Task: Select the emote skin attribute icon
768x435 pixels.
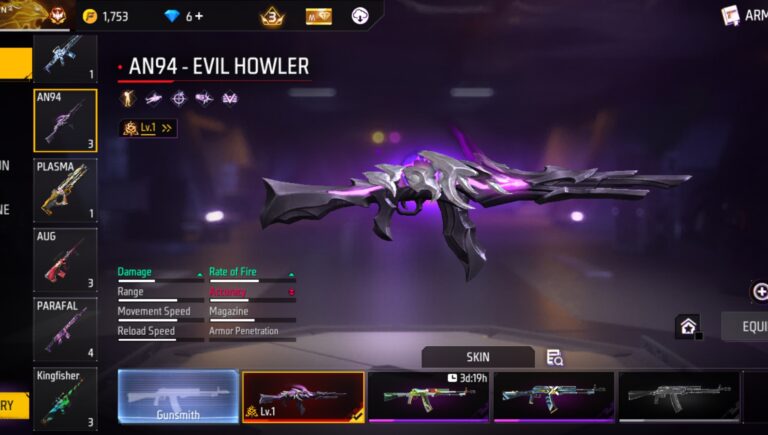Action: 127,98
